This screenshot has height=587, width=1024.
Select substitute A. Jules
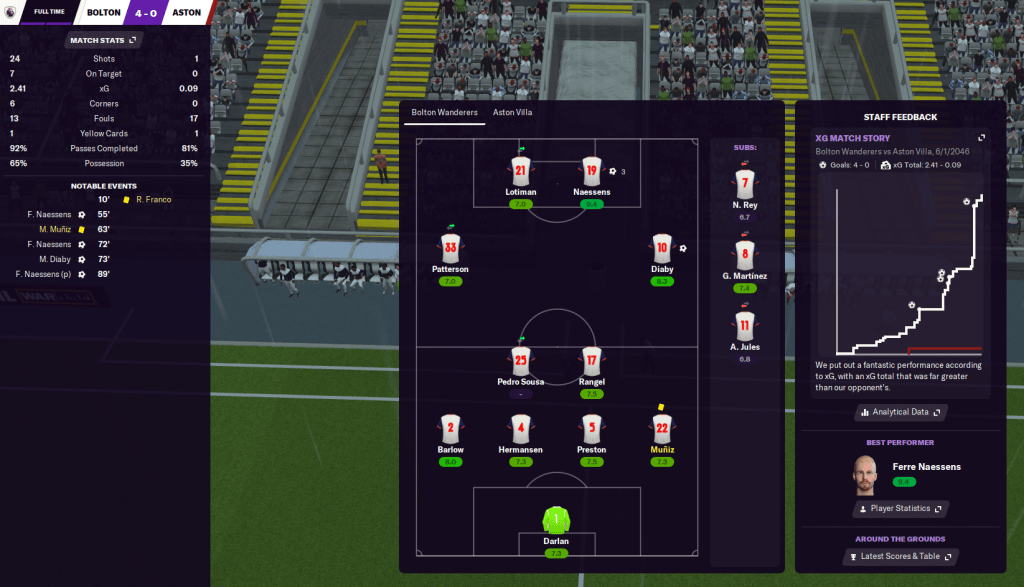tap(743, 326)
